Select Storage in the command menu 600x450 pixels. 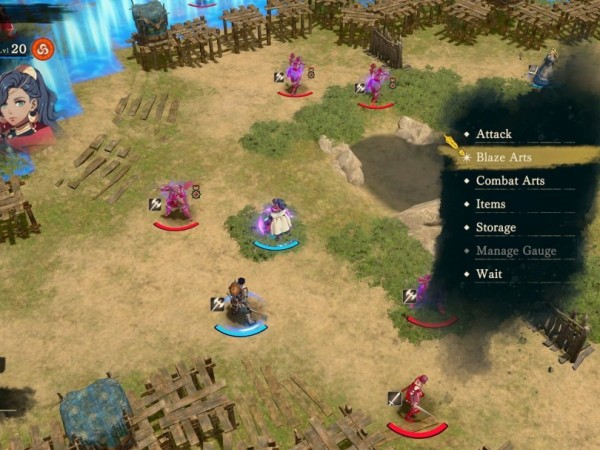[x=495, y=227]
